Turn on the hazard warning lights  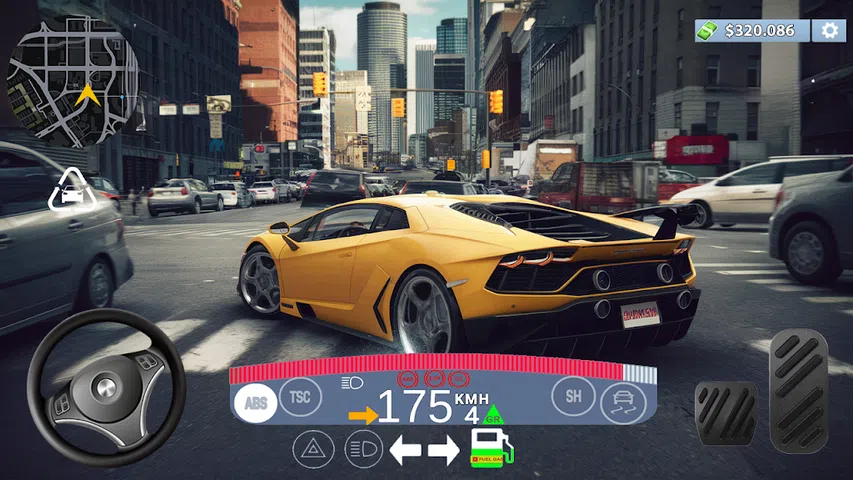click(x=312, y=449)
